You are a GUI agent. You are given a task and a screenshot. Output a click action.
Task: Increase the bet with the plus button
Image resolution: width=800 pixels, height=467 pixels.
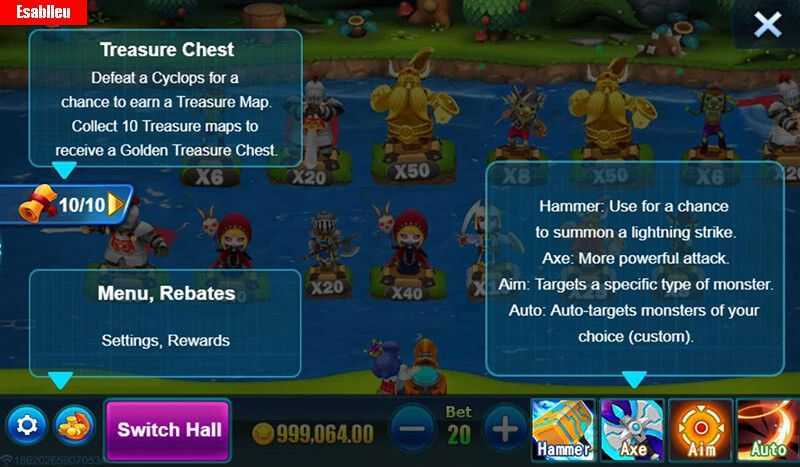click(505, 430)
